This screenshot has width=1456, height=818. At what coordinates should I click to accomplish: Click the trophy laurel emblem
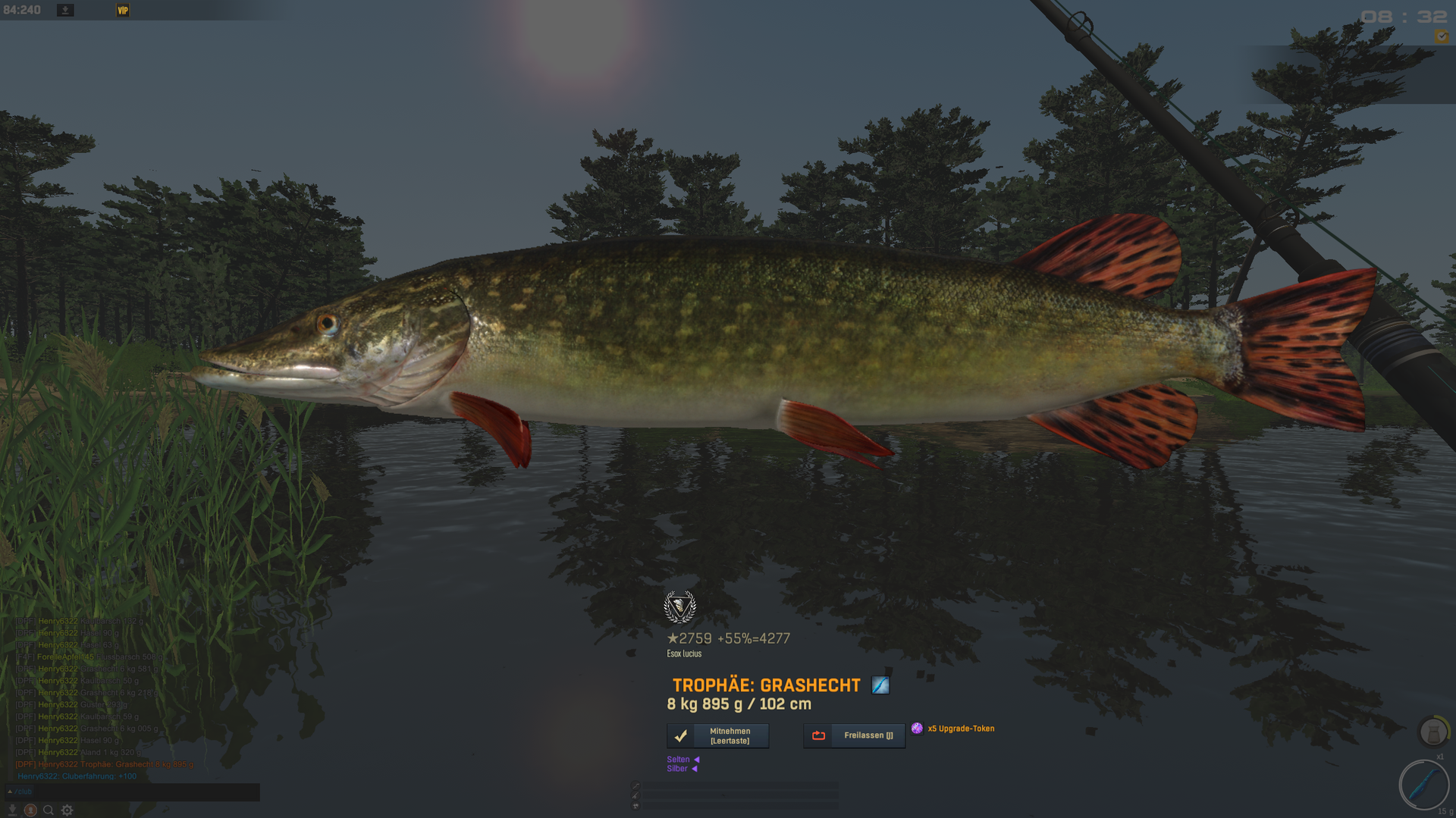(x=679, y=606)
